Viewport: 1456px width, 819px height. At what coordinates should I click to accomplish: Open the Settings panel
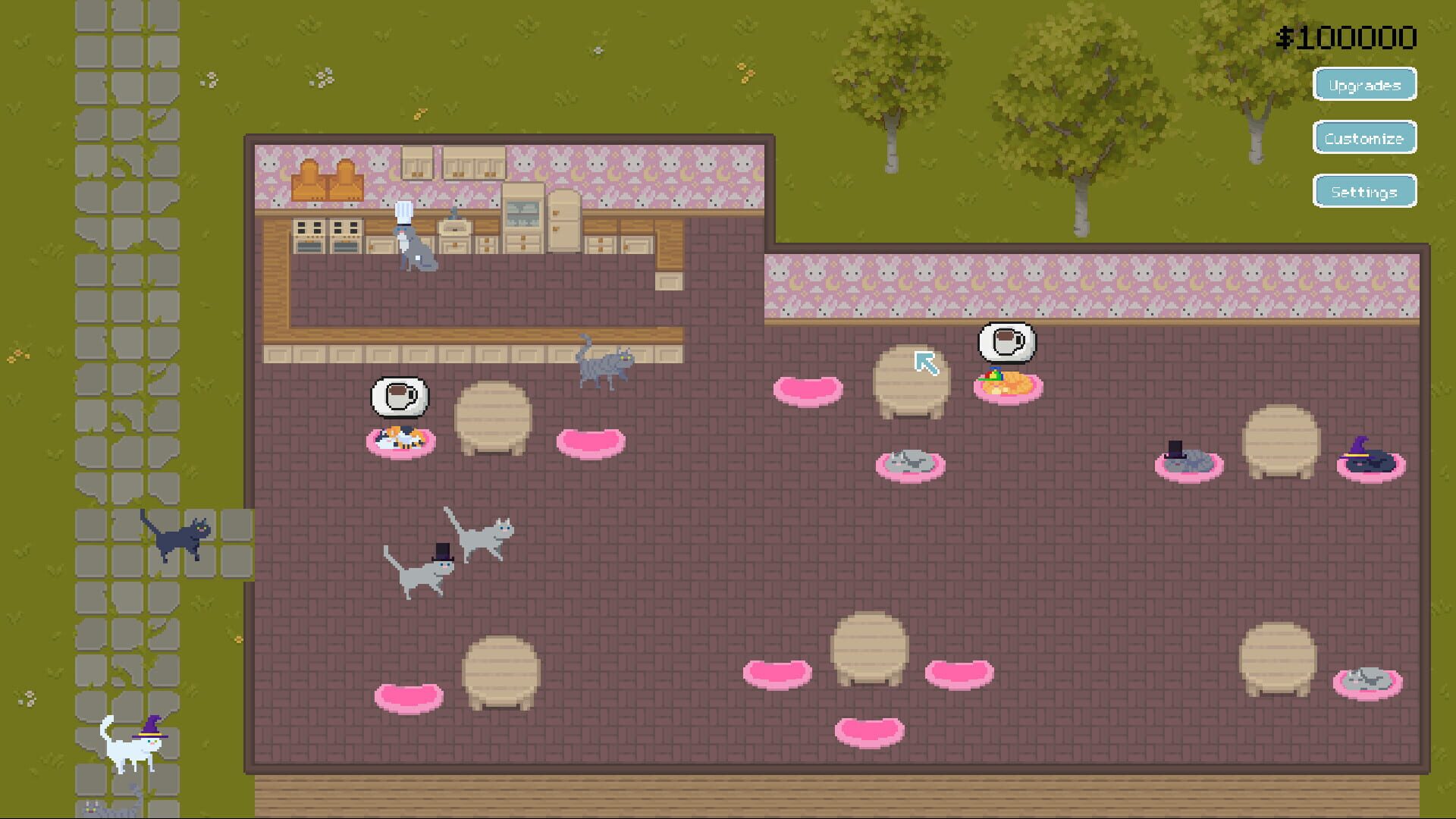[1363, 191]
